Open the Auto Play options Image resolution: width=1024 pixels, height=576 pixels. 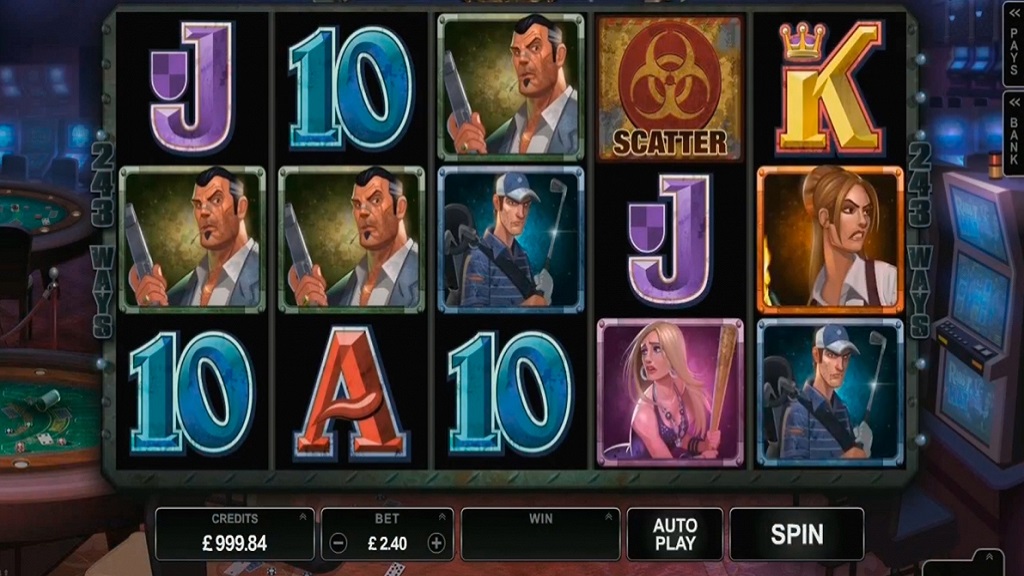(x=674, y=534)
